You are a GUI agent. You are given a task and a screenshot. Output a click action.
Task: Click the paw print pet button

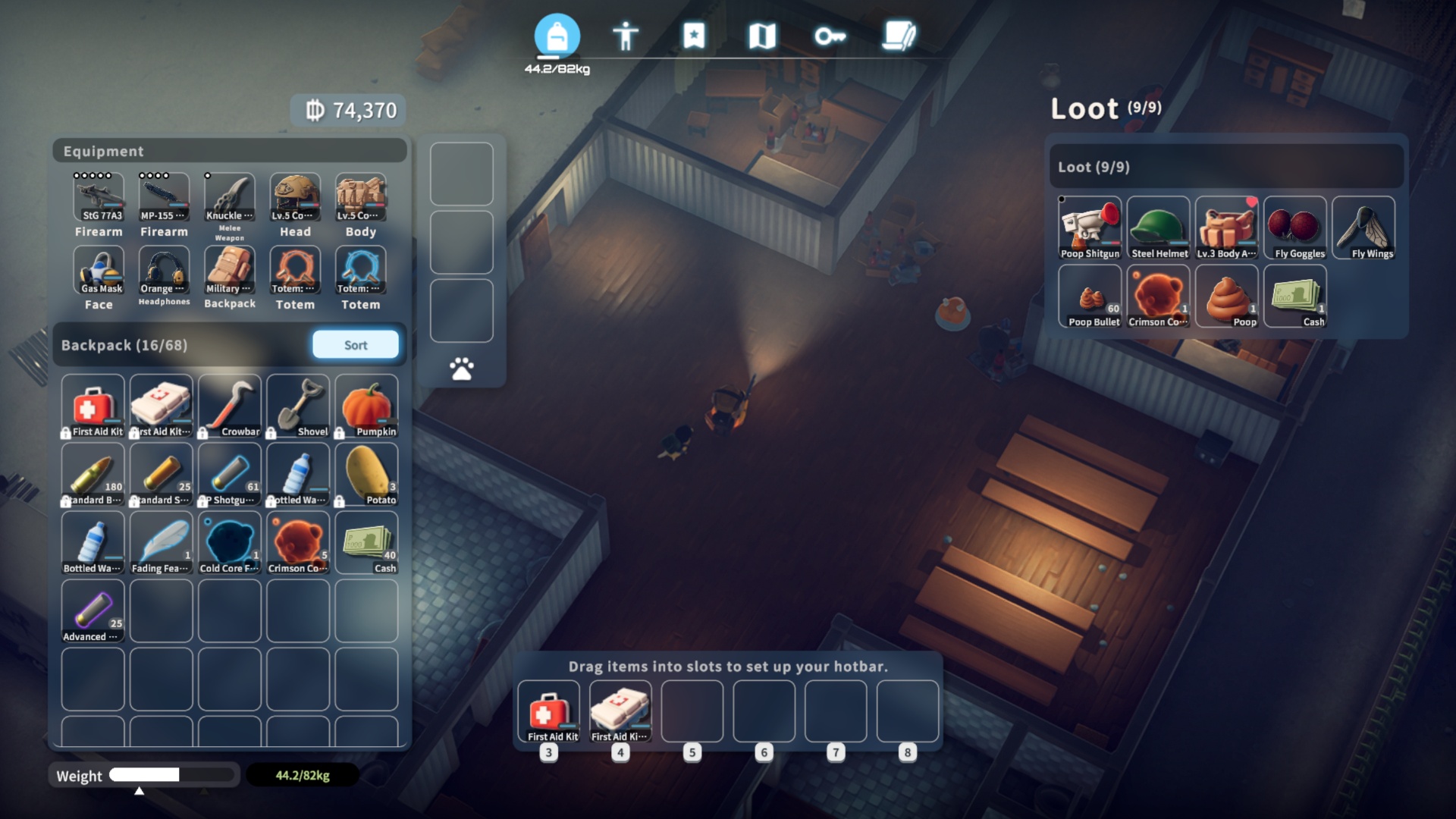click(x=461, y=369)
